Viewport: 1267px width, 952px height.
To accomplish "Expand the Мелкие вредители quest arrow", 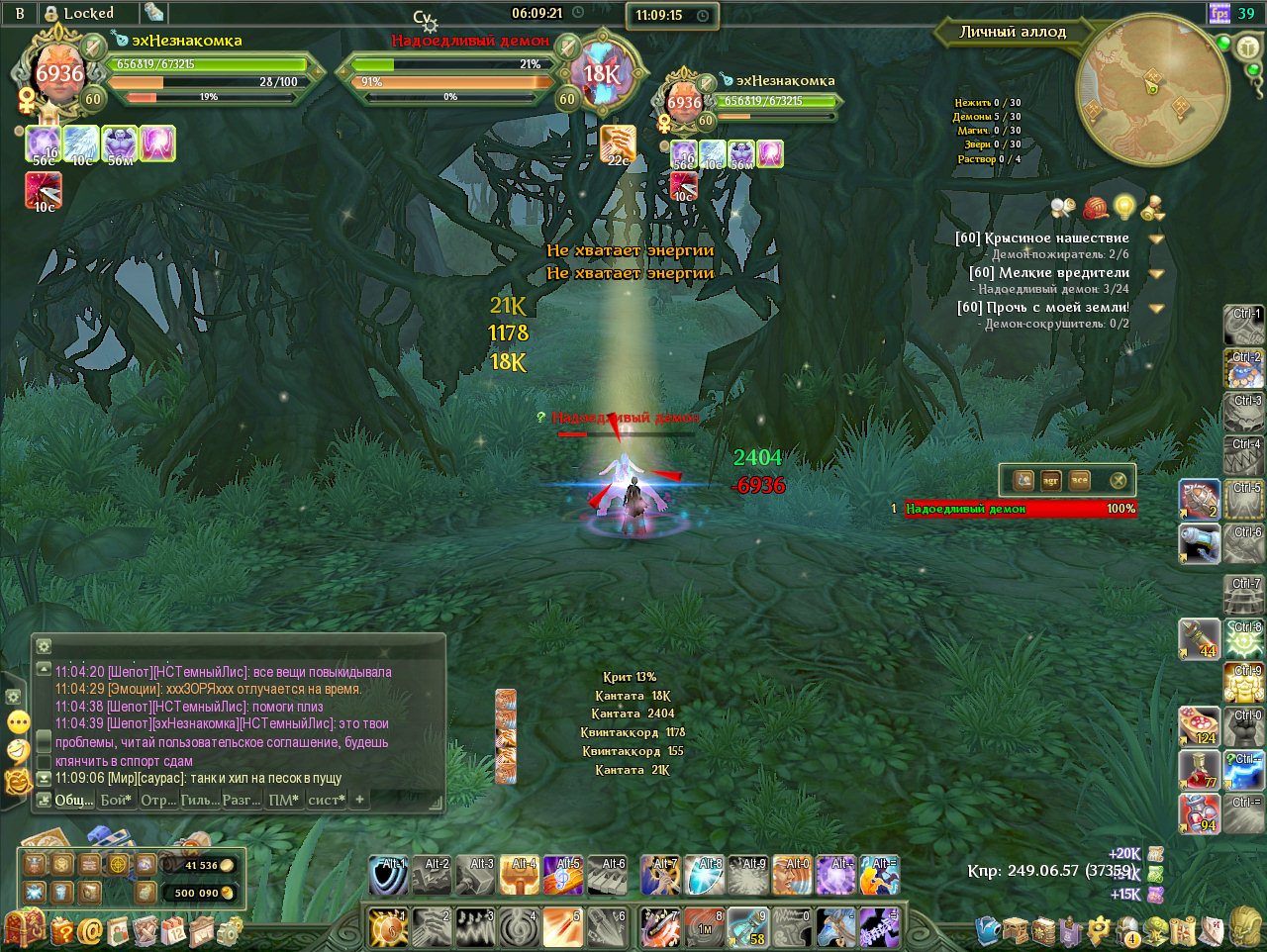I will (x=1155, y=273).
